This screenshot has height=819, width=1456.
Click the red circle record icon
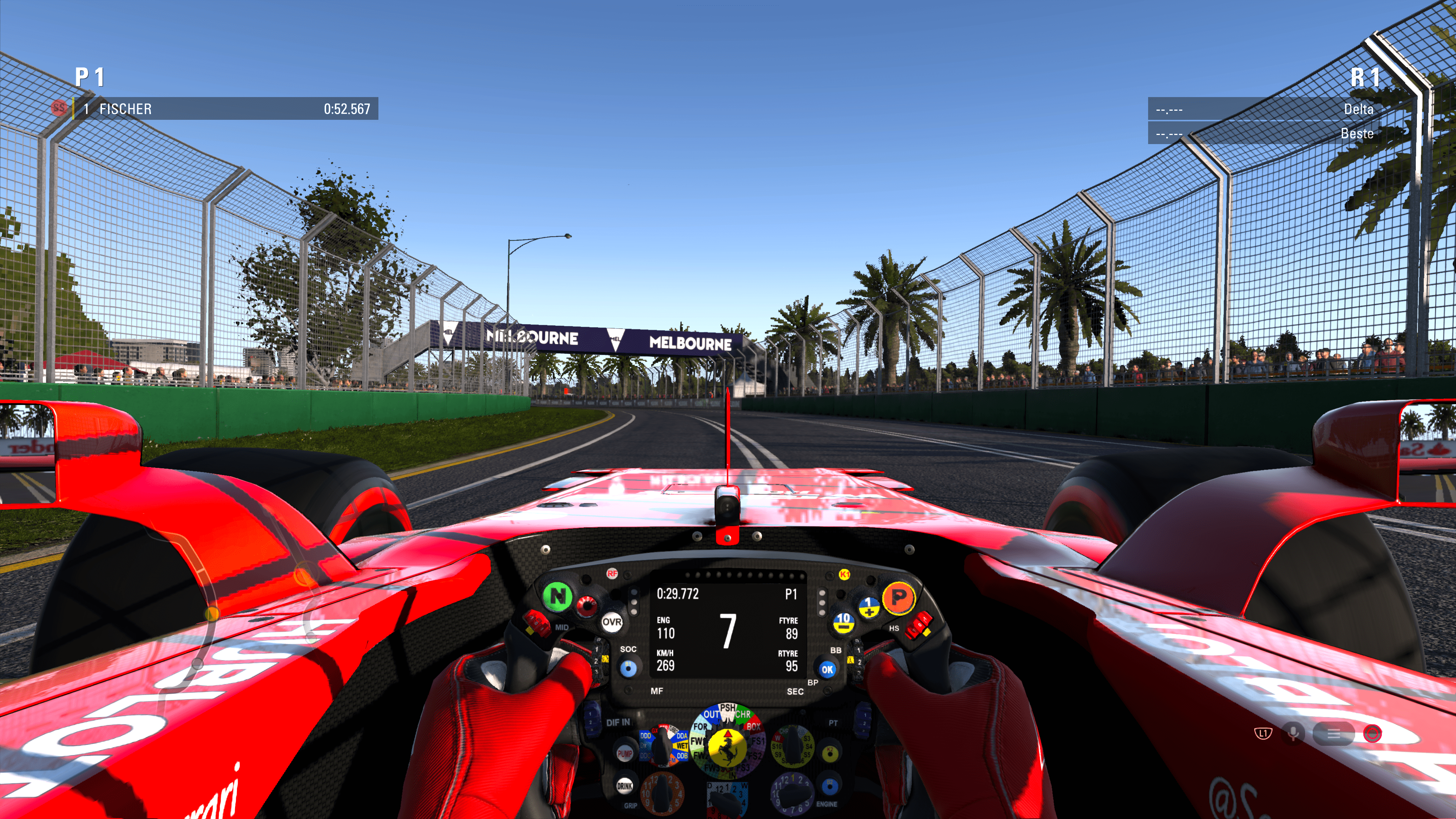coord(1372,734)
